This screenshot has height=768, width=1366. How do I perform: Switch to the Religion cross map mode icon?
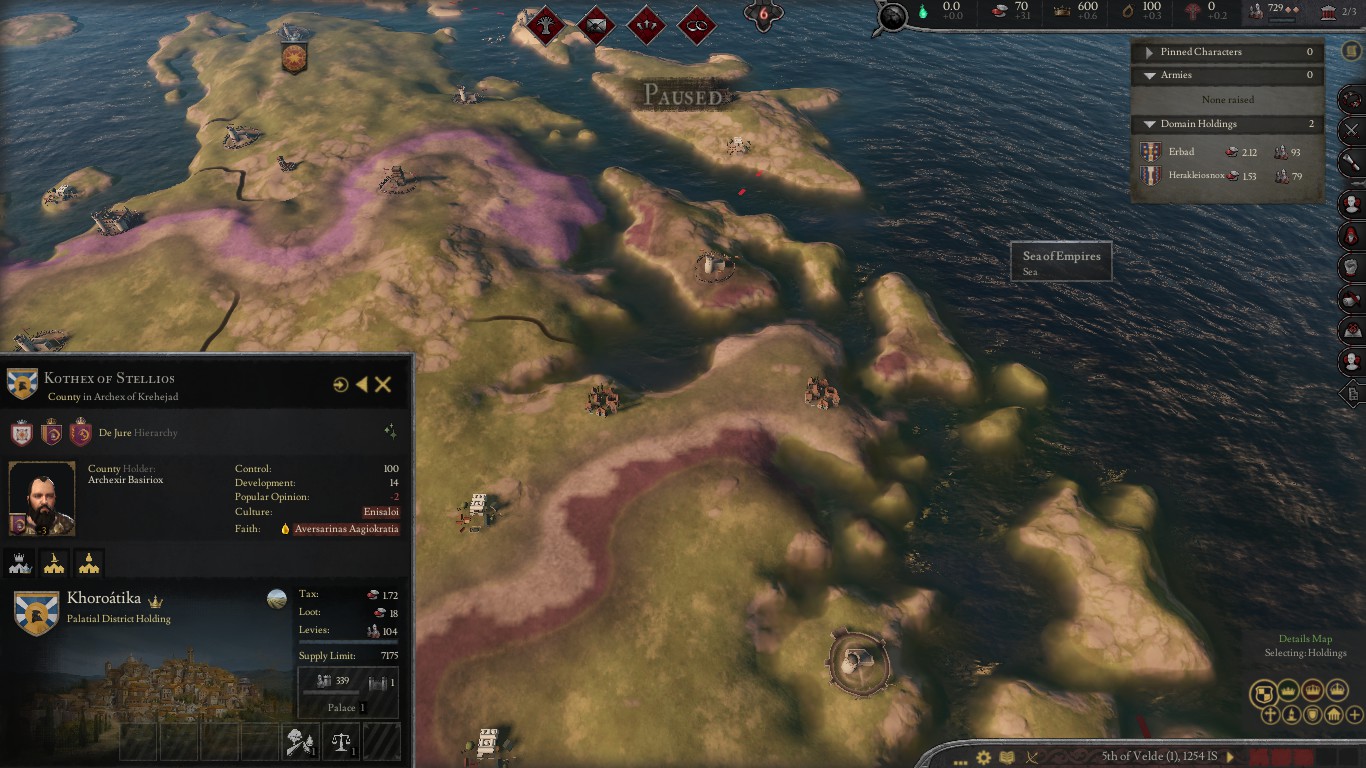1270,715
